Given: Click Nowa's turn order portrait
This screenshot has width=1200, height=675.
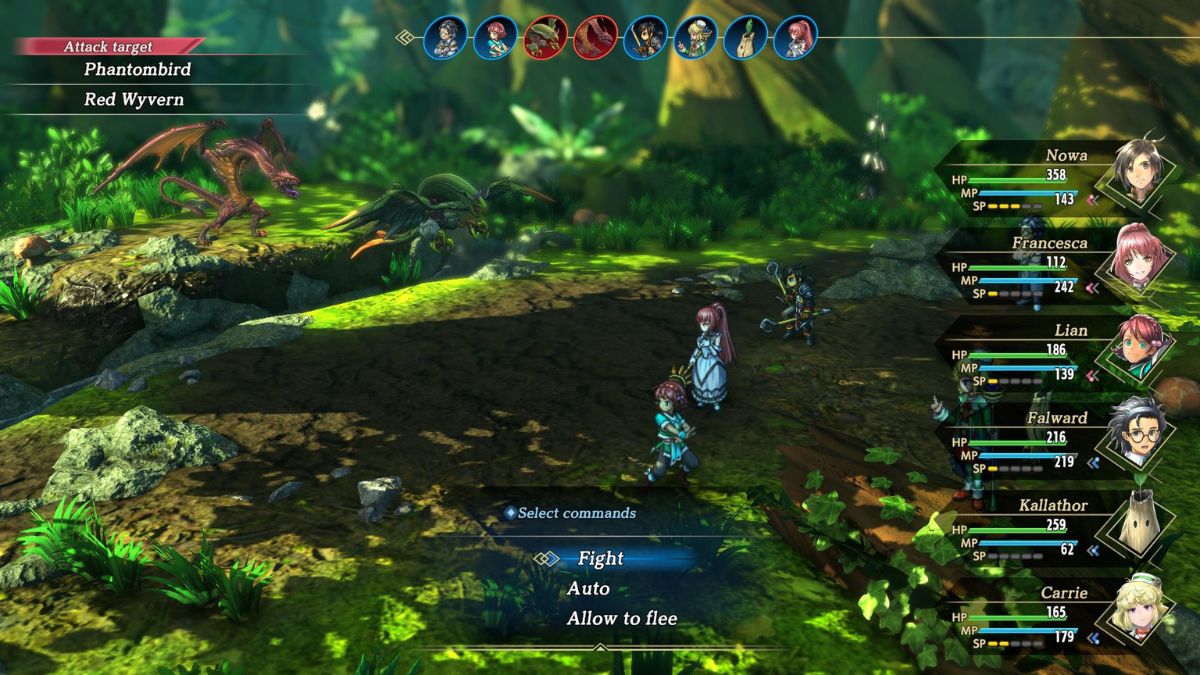Looking at the screenshot, I should click(645, 37).
